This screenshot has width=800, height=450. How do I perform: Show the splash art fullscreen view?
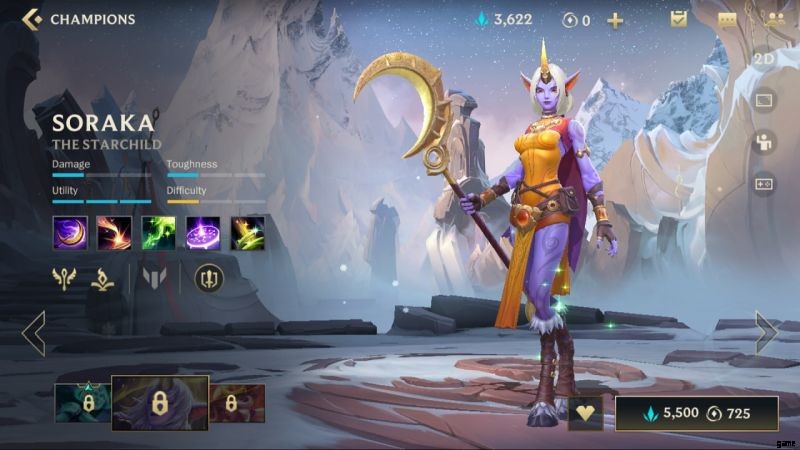[x=764, y=101]
